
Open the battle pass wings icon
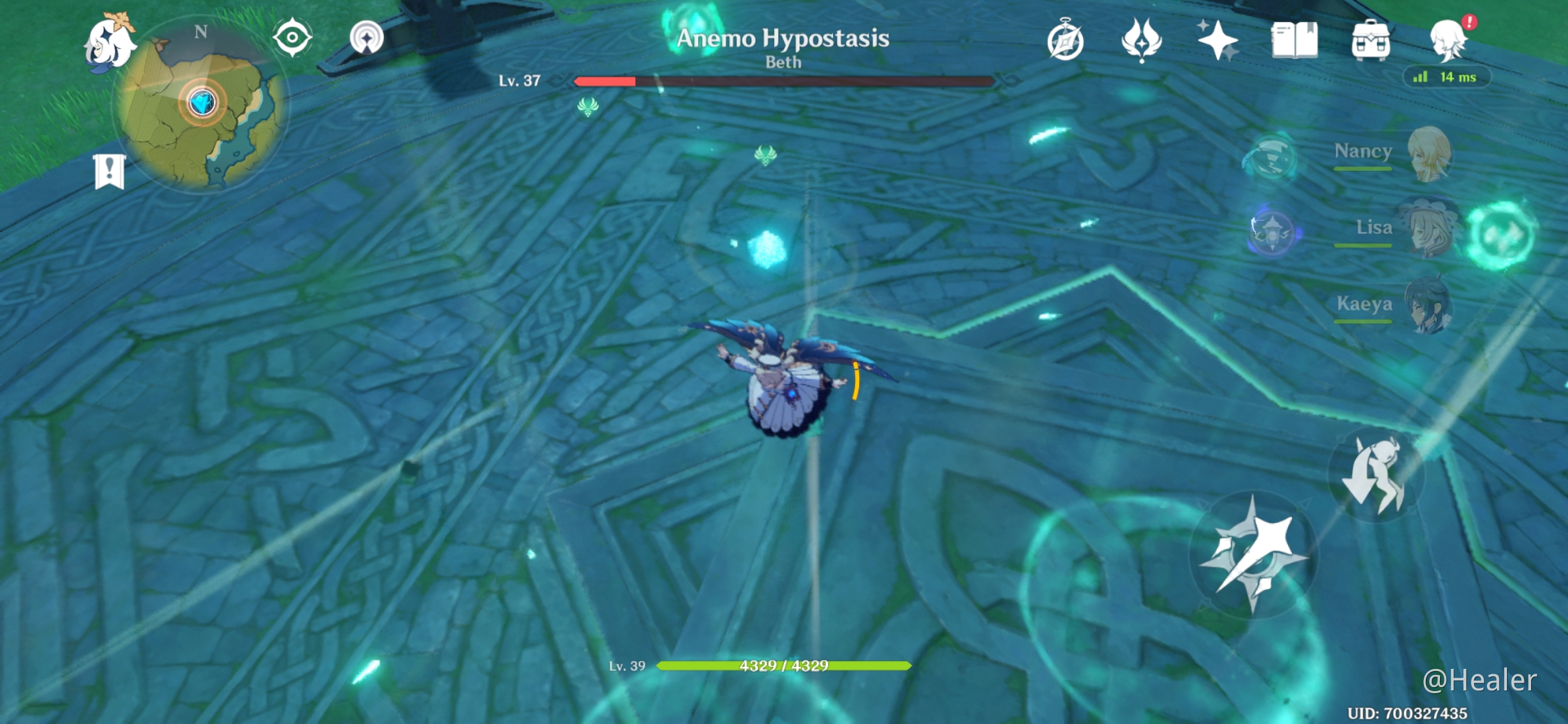click(x=1141, y=40)
